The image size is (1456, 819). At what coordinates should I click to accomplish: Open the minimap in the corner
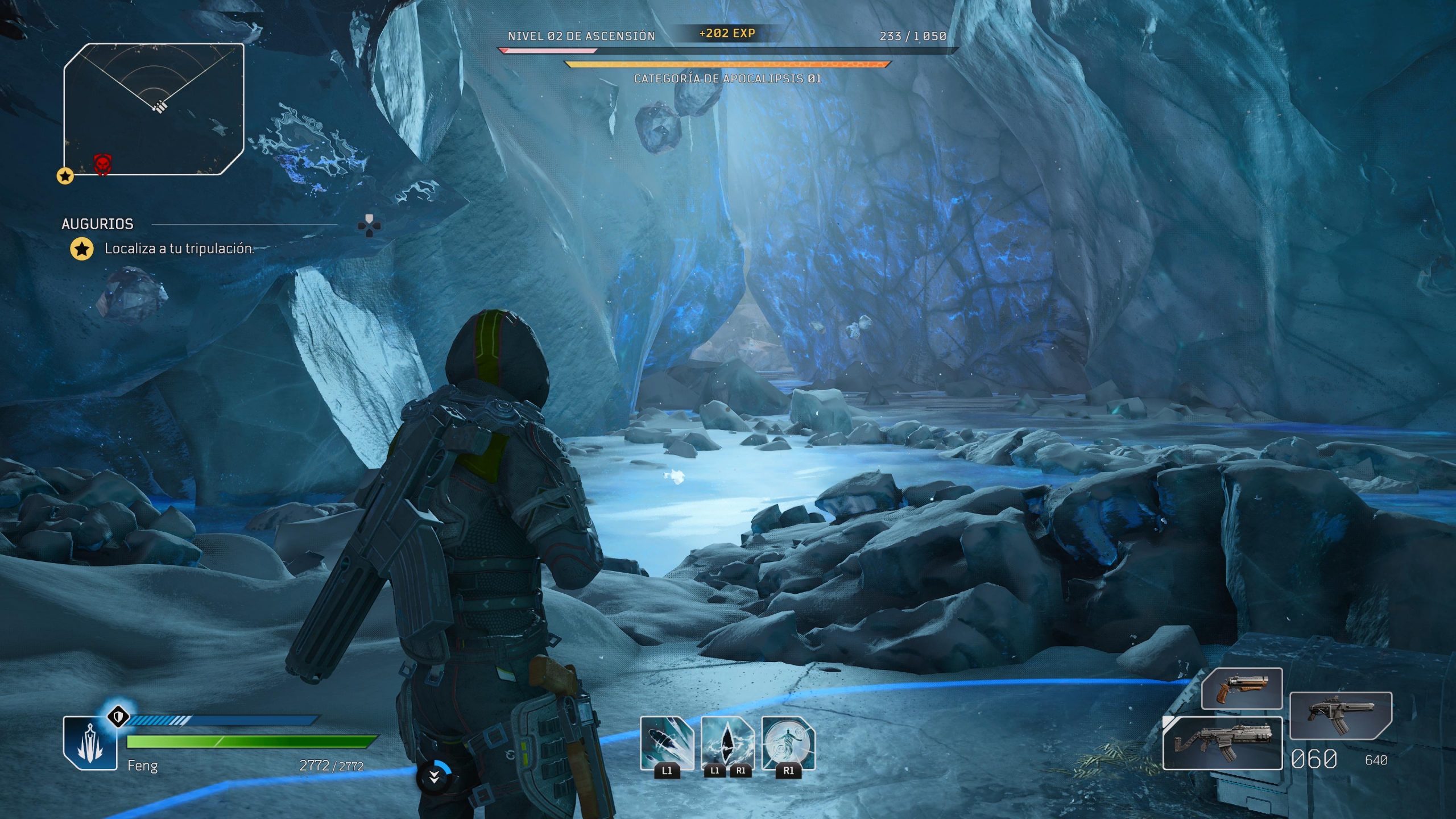click(154, 109)
